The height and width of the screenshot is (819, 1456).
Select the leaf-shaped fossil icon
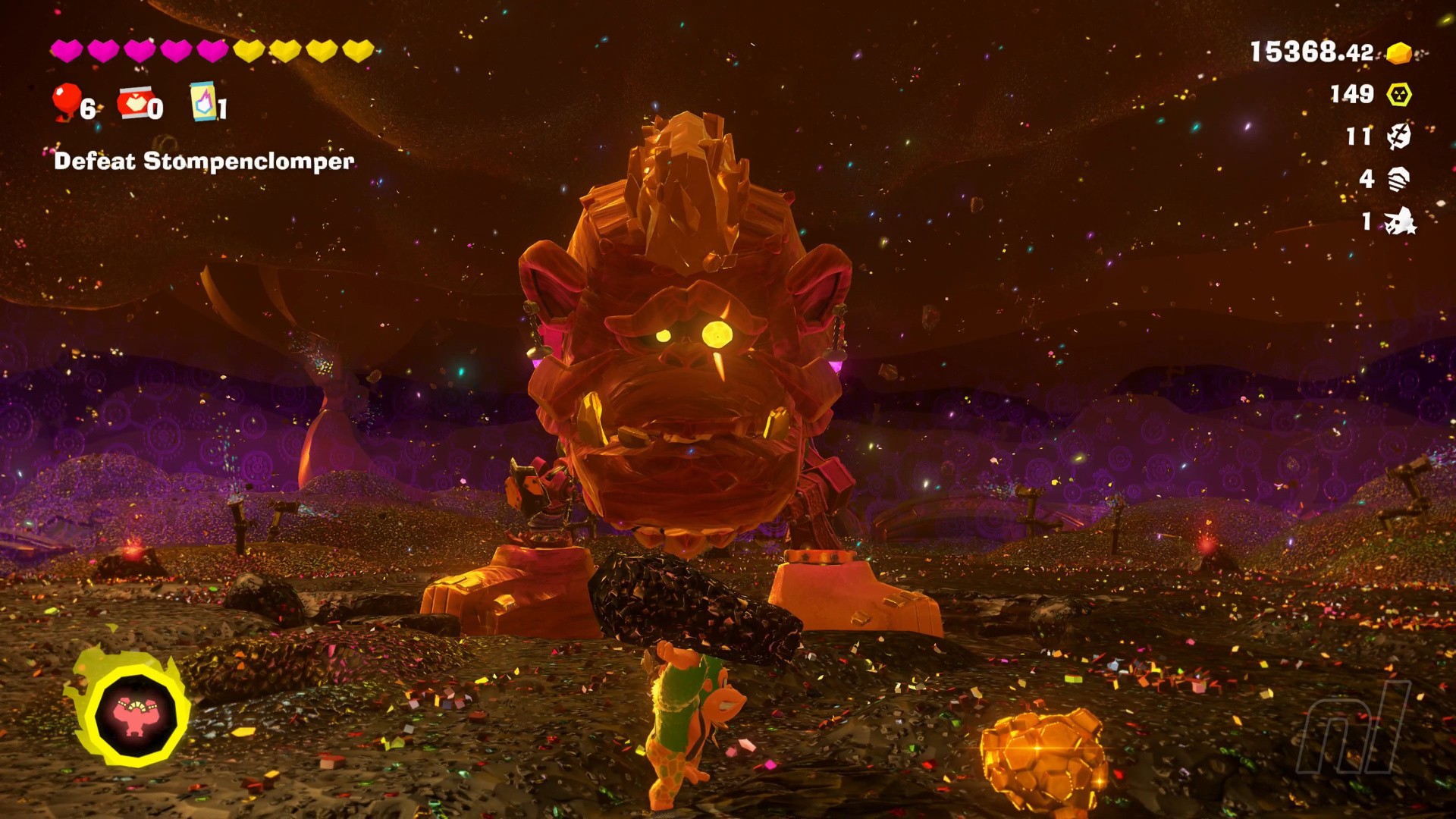(x=1399, y=136)
